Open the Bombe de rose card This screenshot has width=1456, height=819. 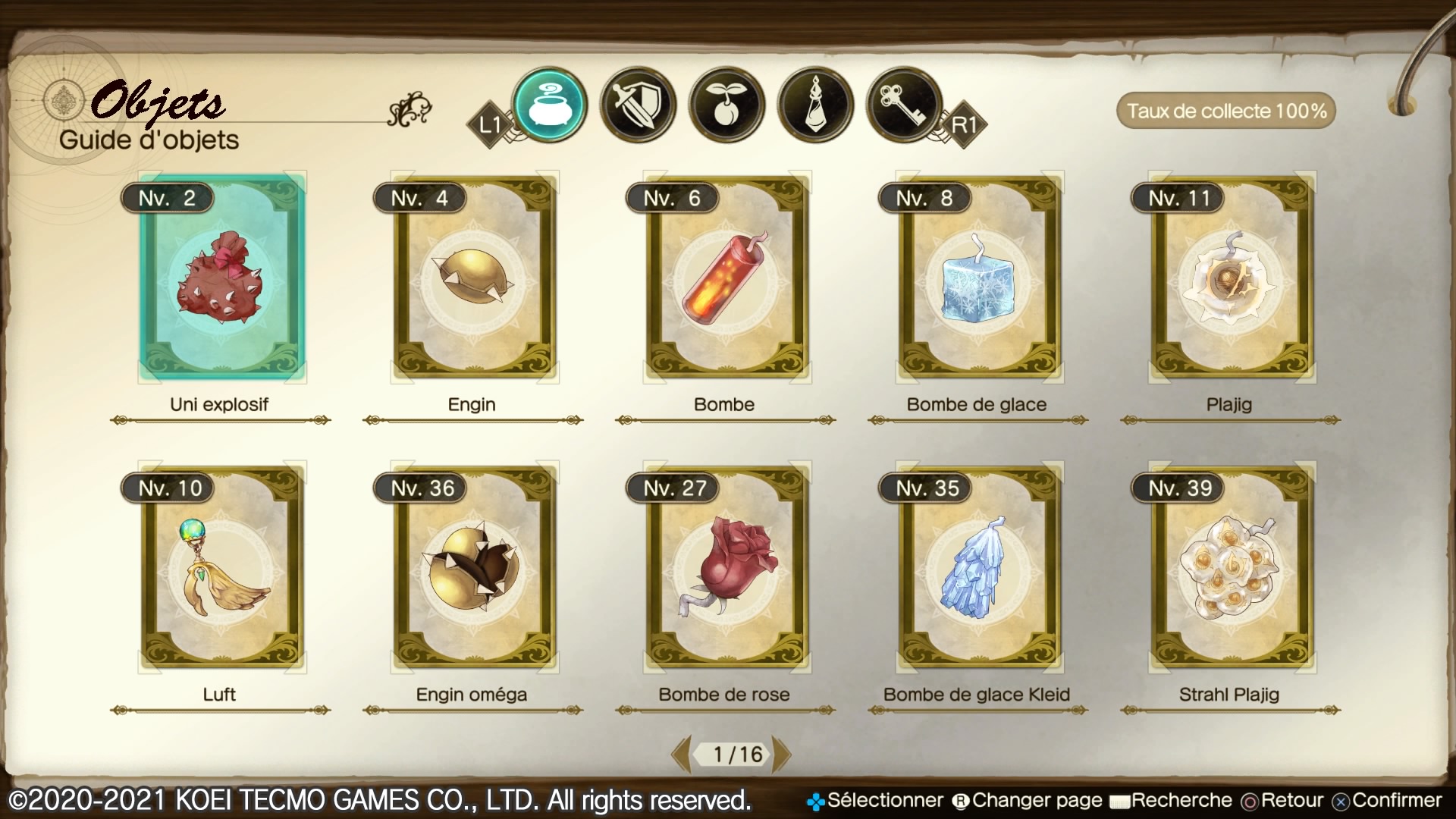tap(726, 568)
